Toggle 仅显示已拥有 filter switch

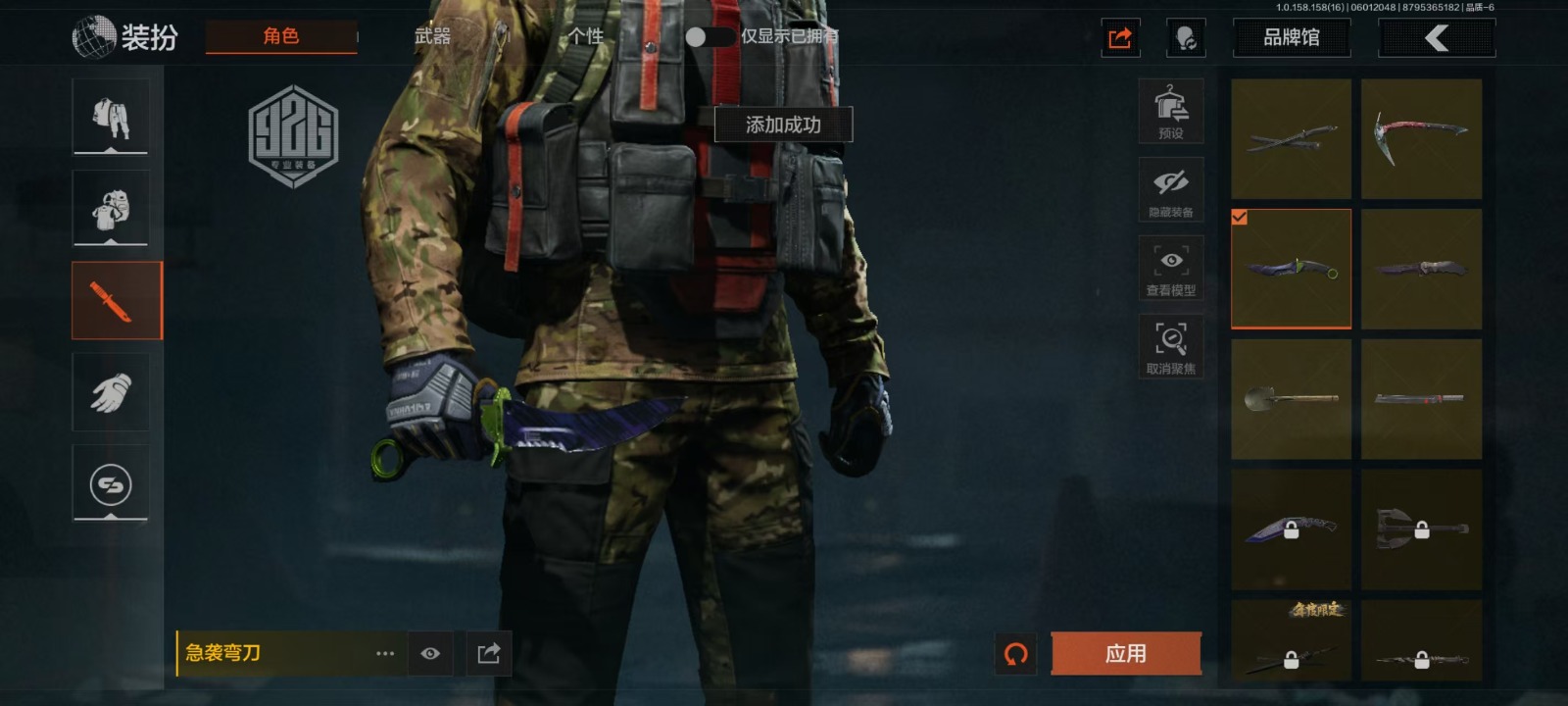click(x=709, y=37)
